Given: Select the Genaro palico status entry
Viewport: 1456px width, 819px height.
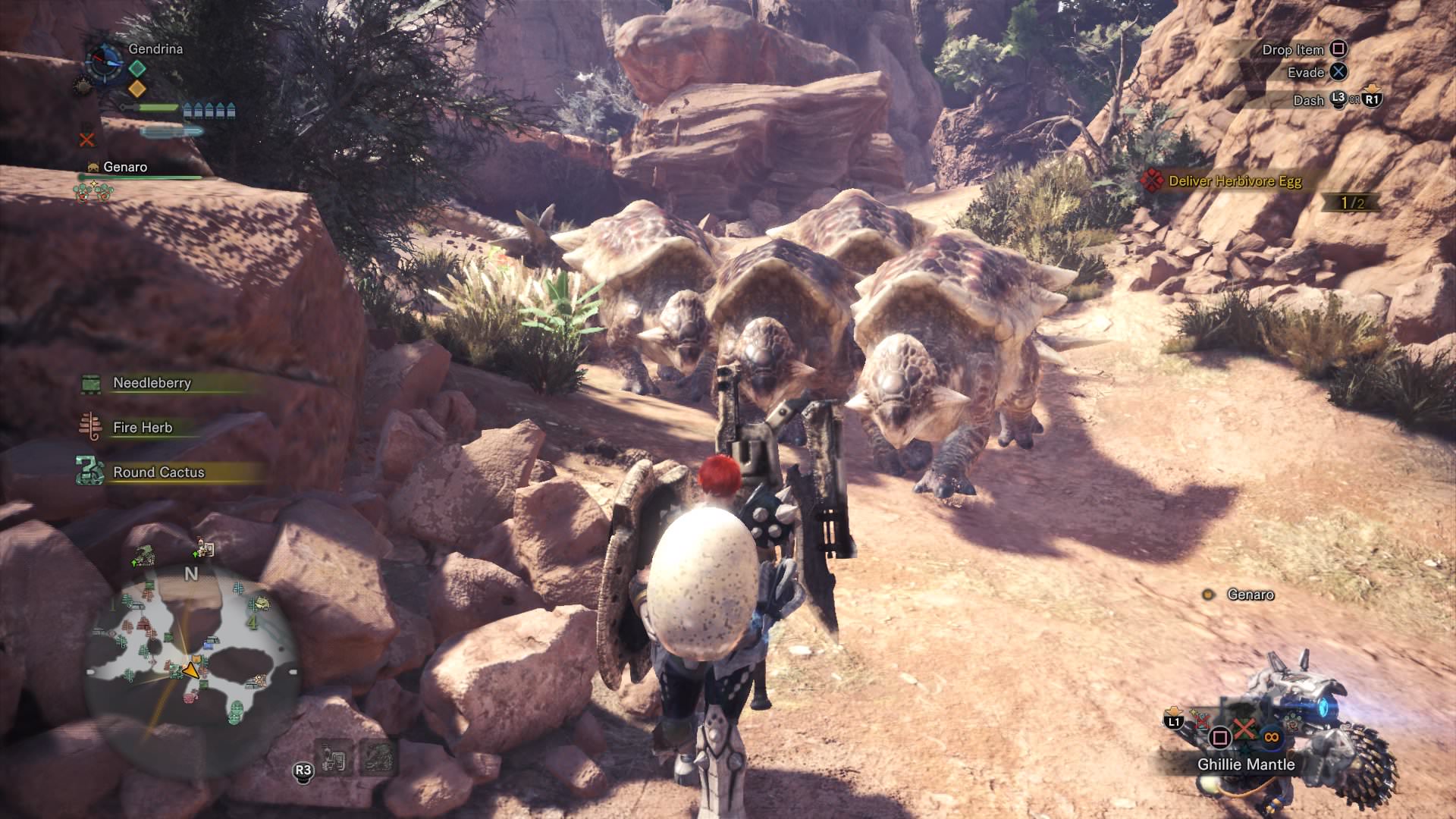Looking at the screenshot, I should (x=125, y=167).
